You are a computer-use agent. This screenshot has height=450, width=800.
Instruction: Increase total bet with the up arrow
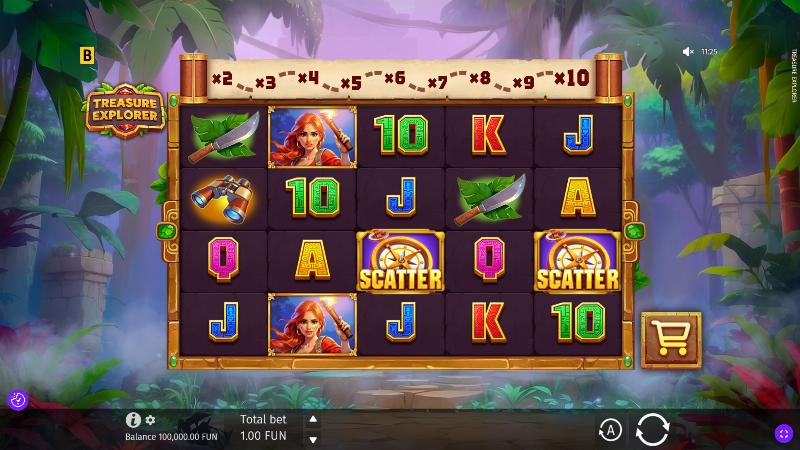312,420
